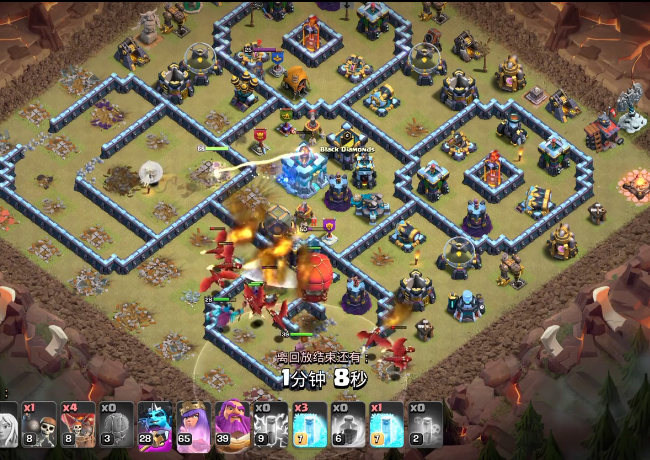Select the Freeze spell slot marked x1

coord(386,423)
